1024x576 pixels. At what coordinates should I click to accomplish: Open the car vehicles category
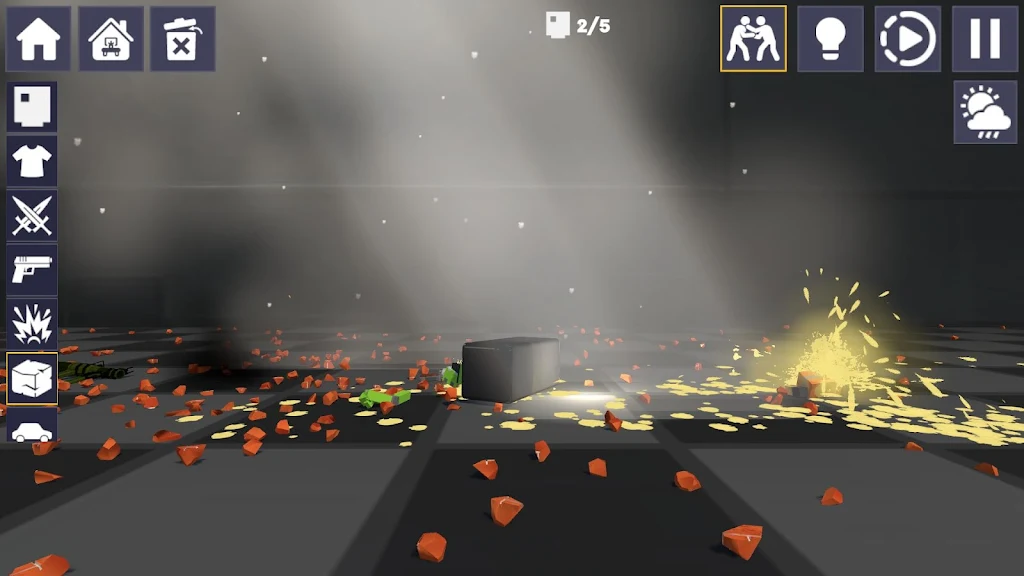tap(32, 428)
